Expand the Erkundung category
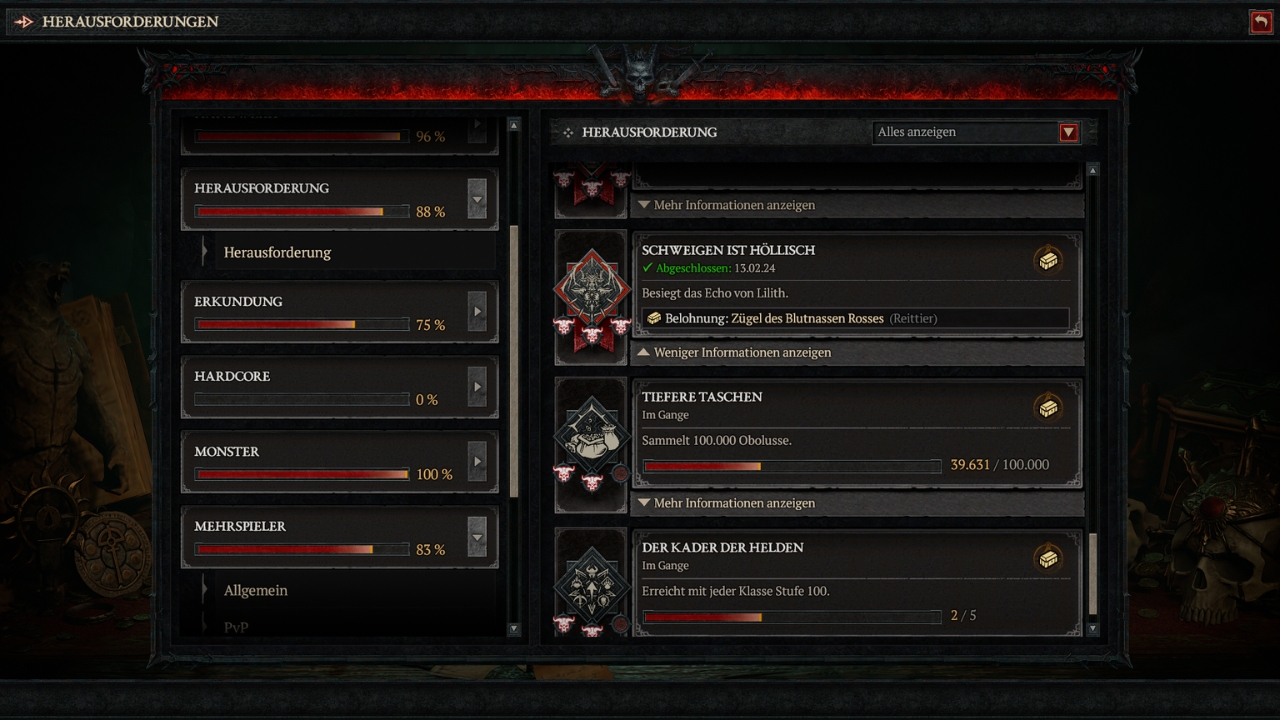This screenshot has width=1280, height=720. coord(477,312)
